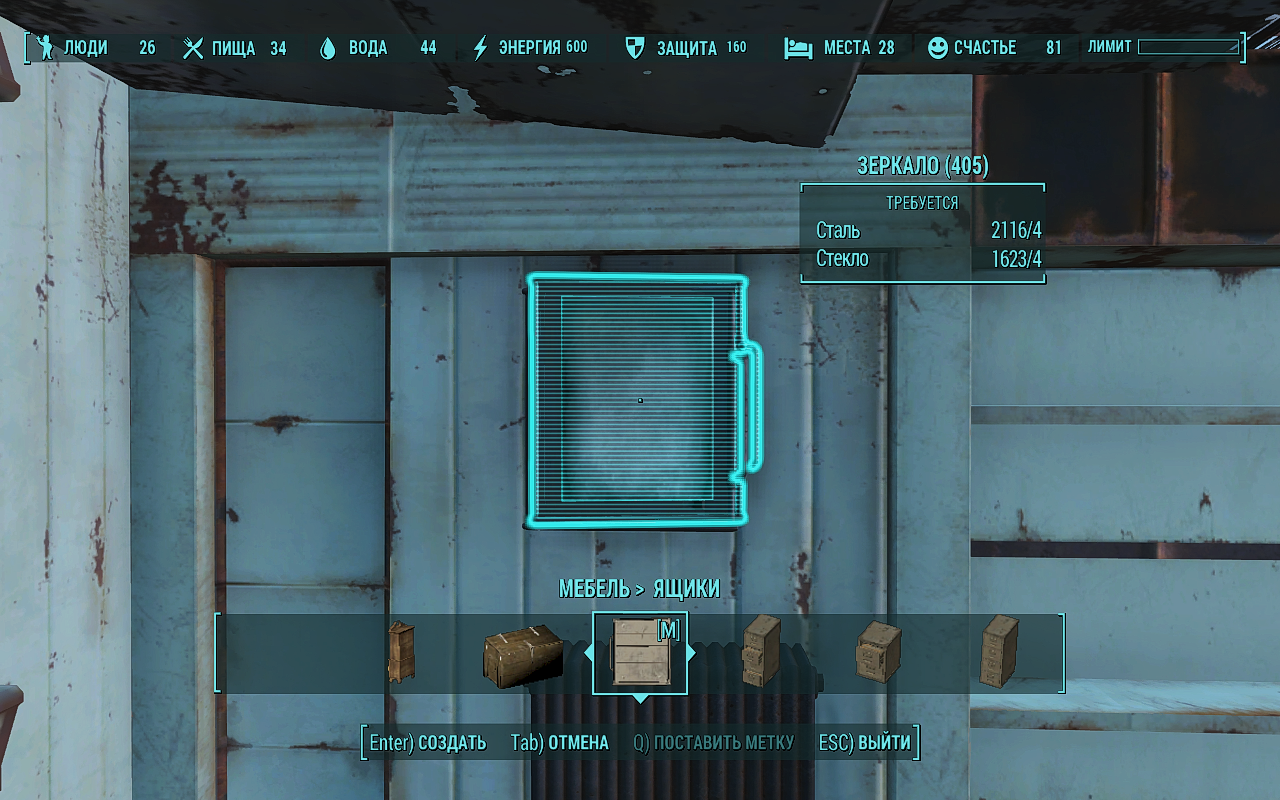1280x800 pixels.
Task: Click the right arrow beside the selected item
Action: (692, 653)
